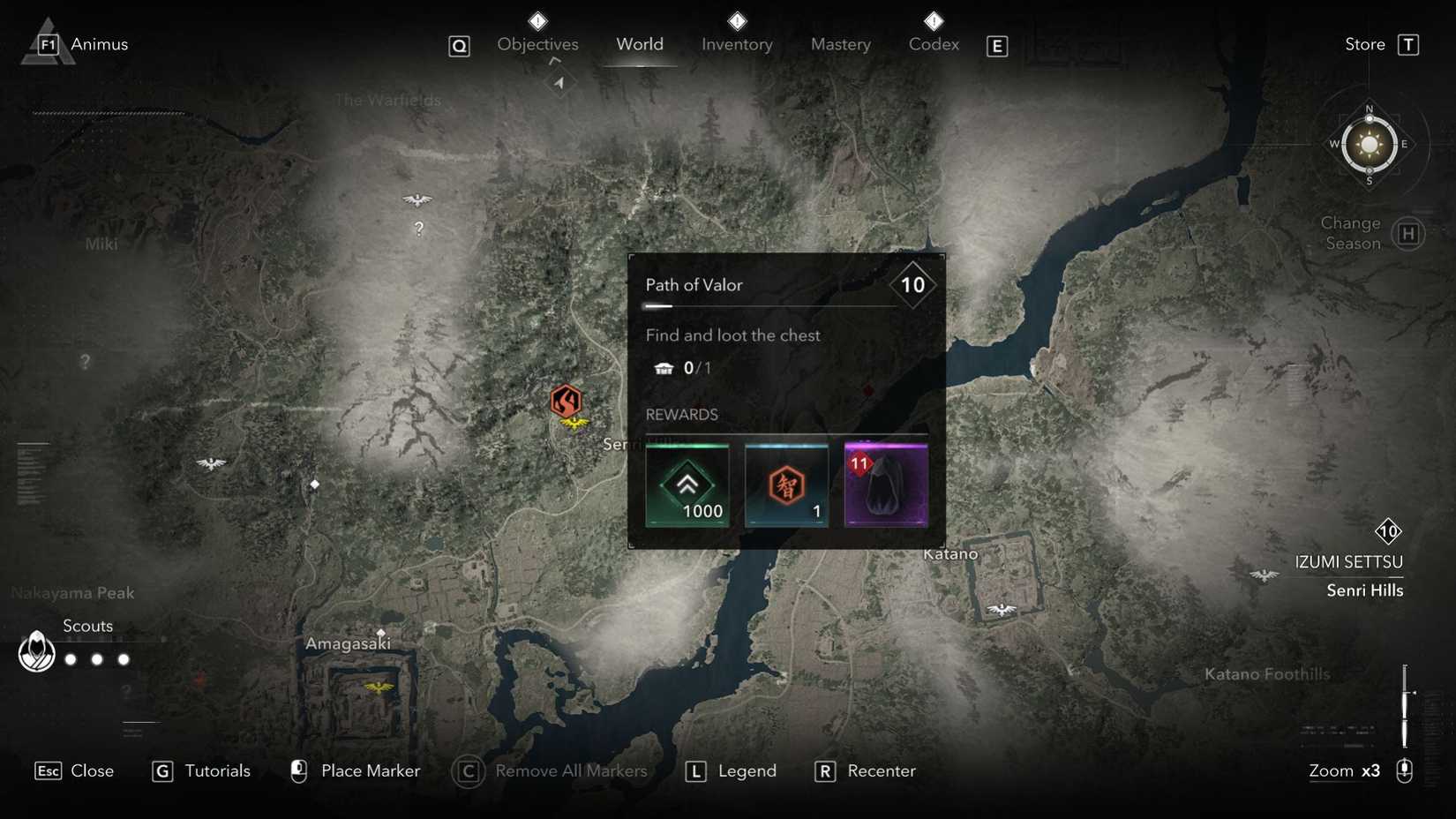
Task: Open the mystery reward slot showing 11
Action: pyautogui.click(x=885, y=485)
